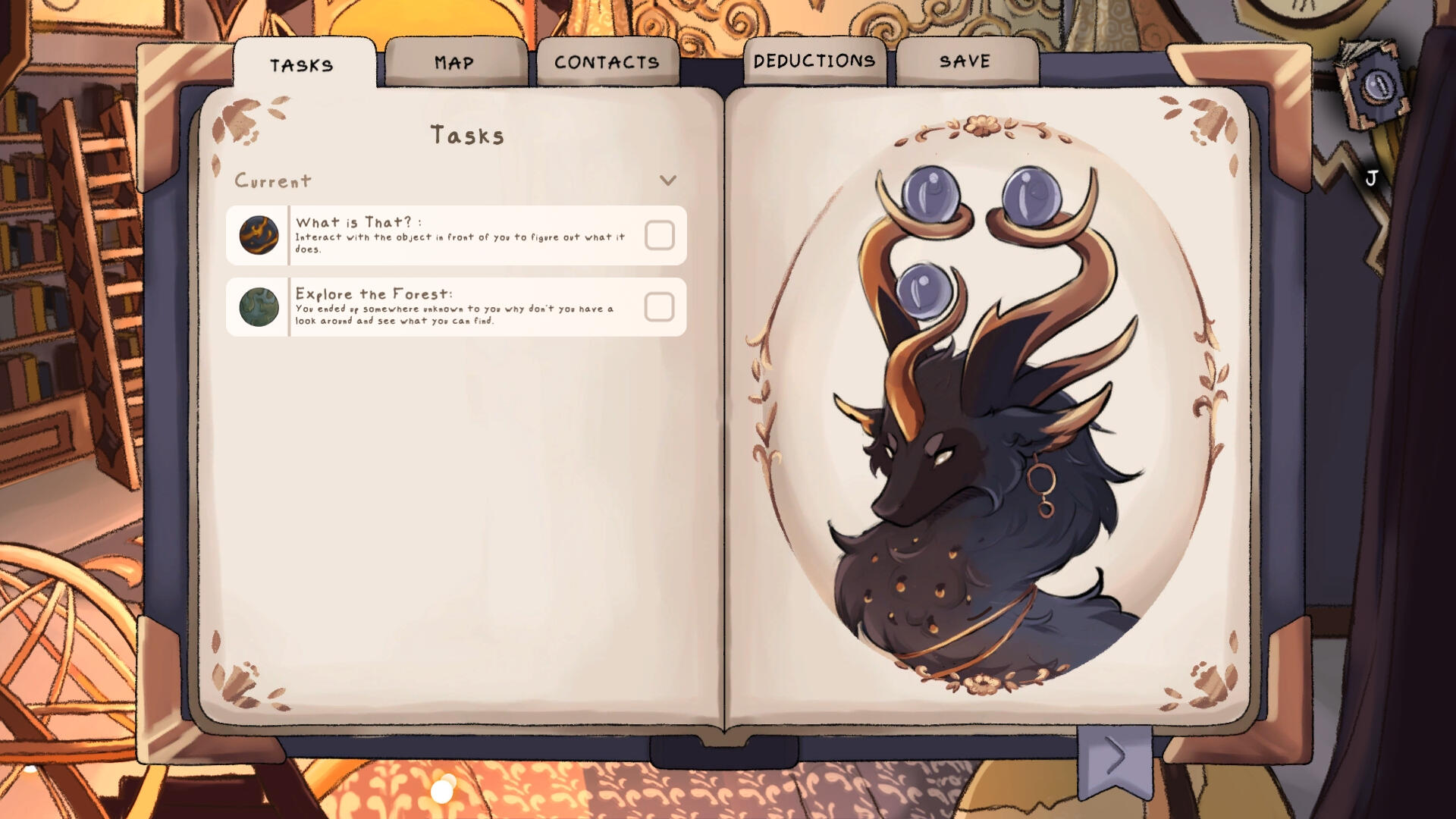Screen dimensions: 1456x819
Task: Open the Map tab
Action: pos(454,63)
